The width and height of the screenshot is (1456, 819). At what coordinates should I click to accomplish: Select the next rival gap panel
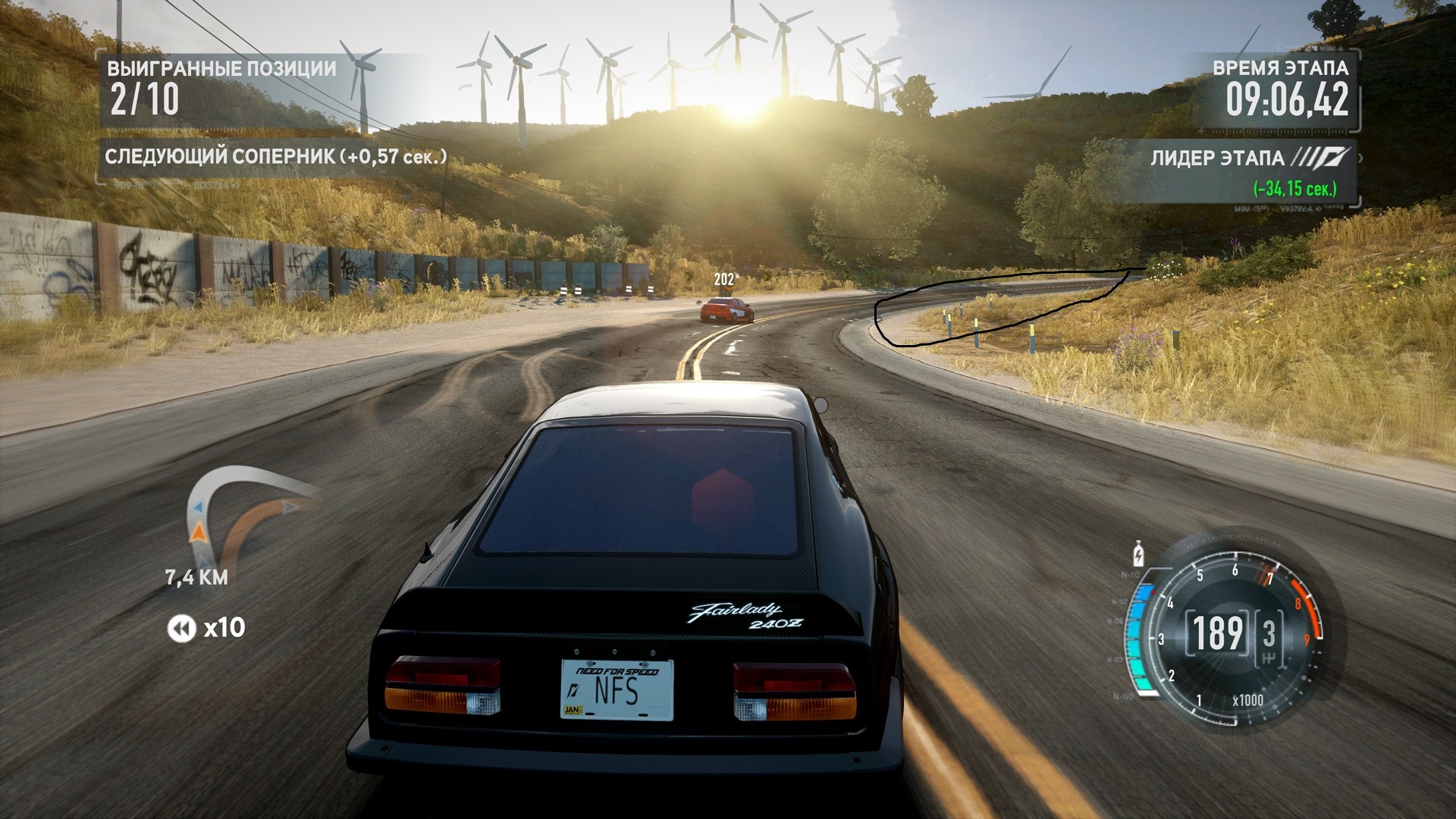(x=275, y=157)
